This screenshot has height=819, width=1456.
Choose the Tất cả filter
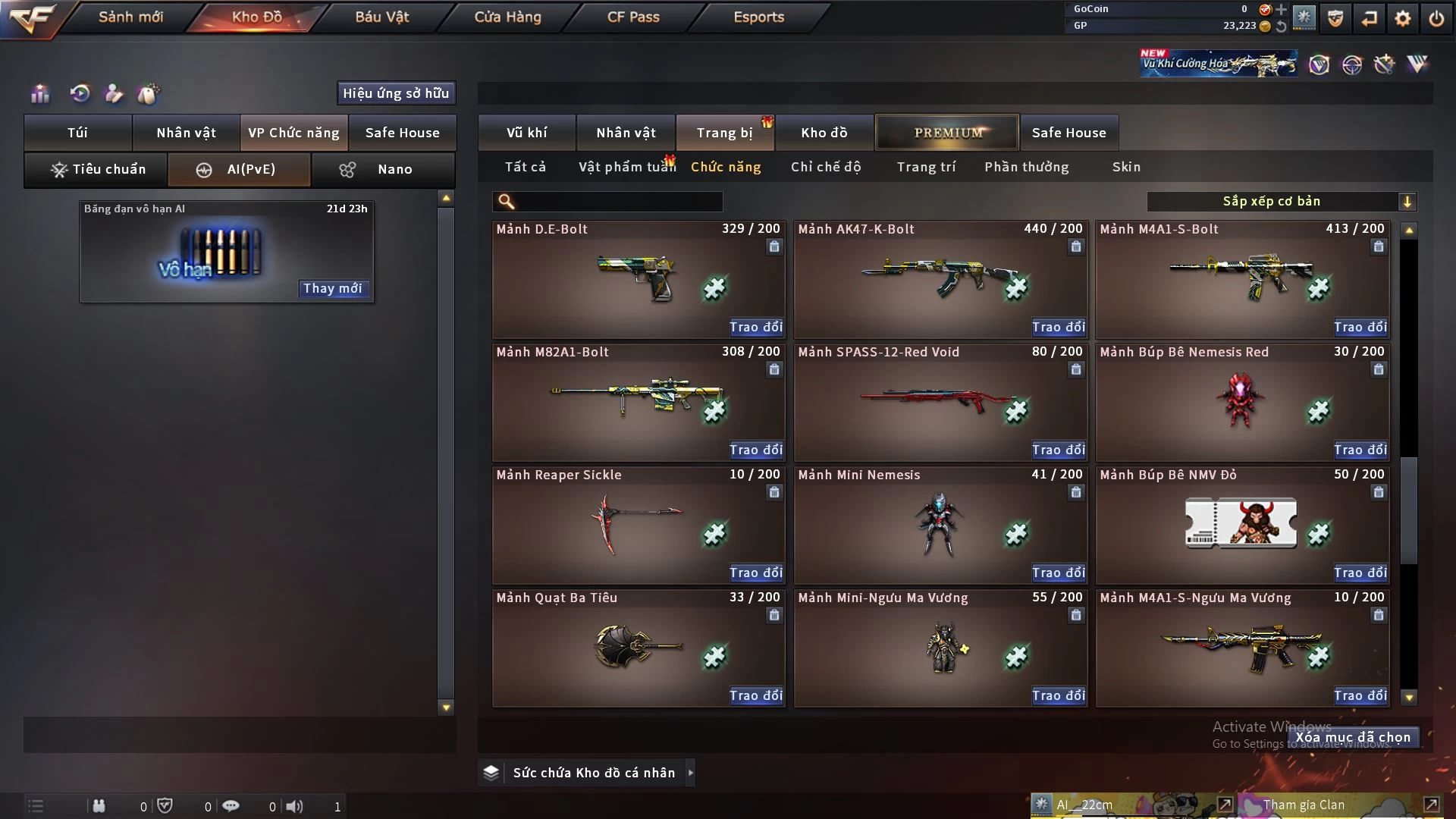526,167
